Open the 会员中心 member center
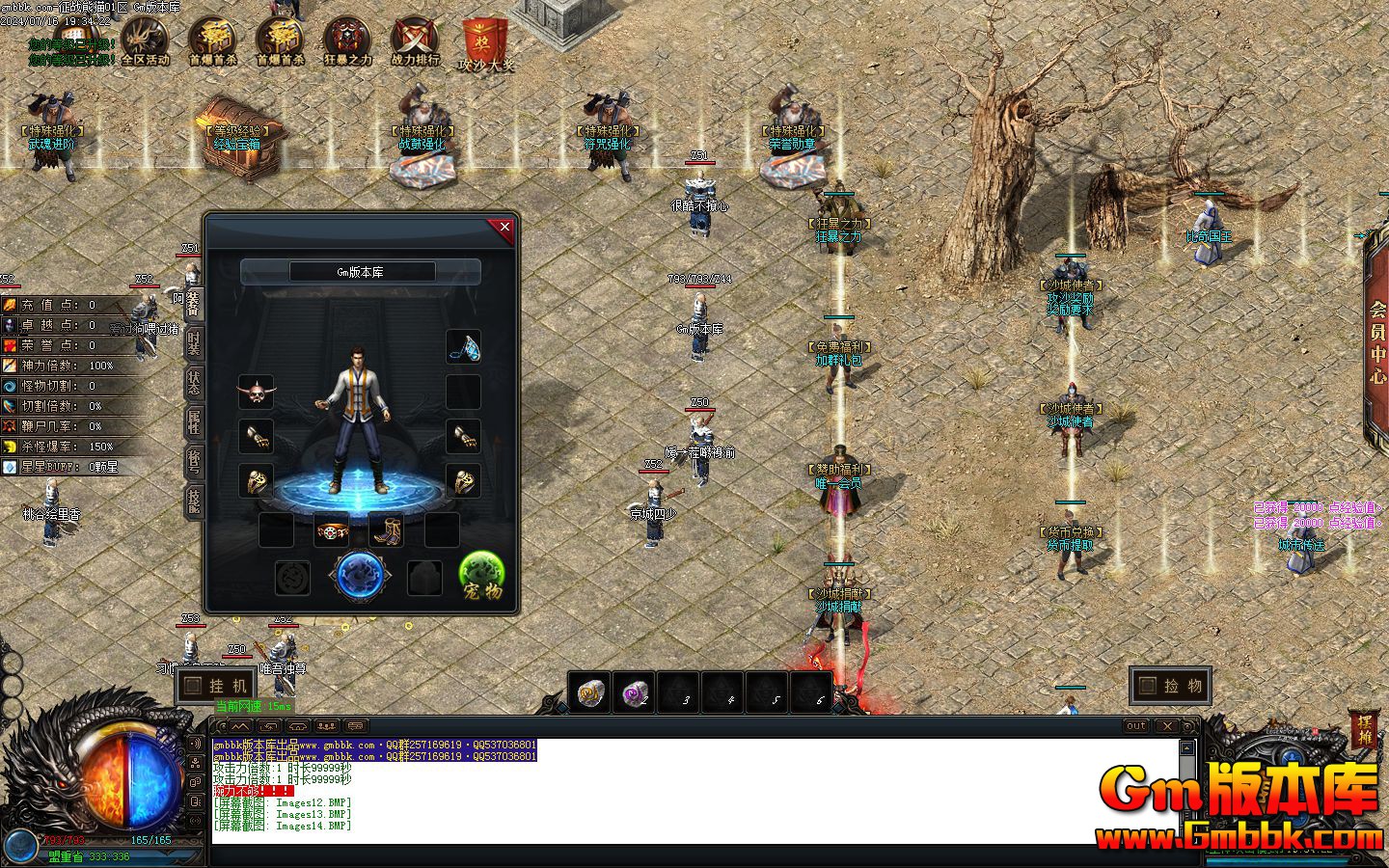The image size is (1389, 868). [x=1376, y=342]
